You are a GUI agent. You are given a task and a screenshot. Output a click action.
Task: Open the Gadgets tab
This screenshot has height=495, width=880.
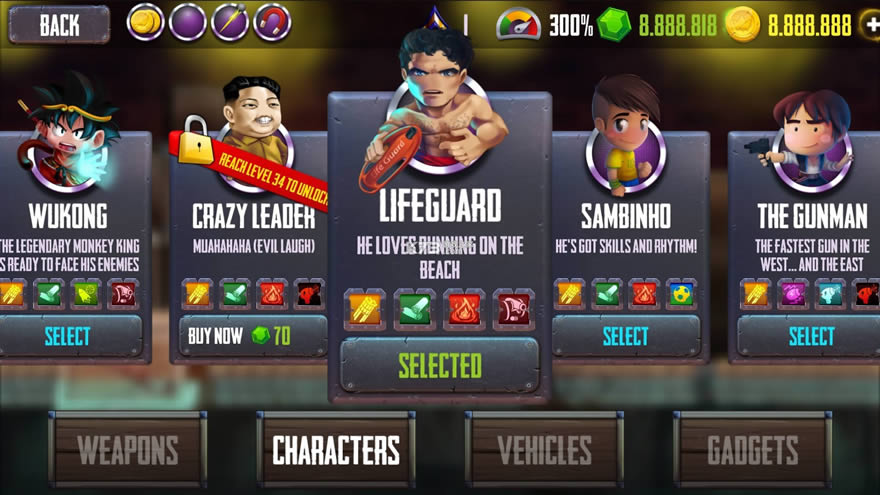click(753, 450)
